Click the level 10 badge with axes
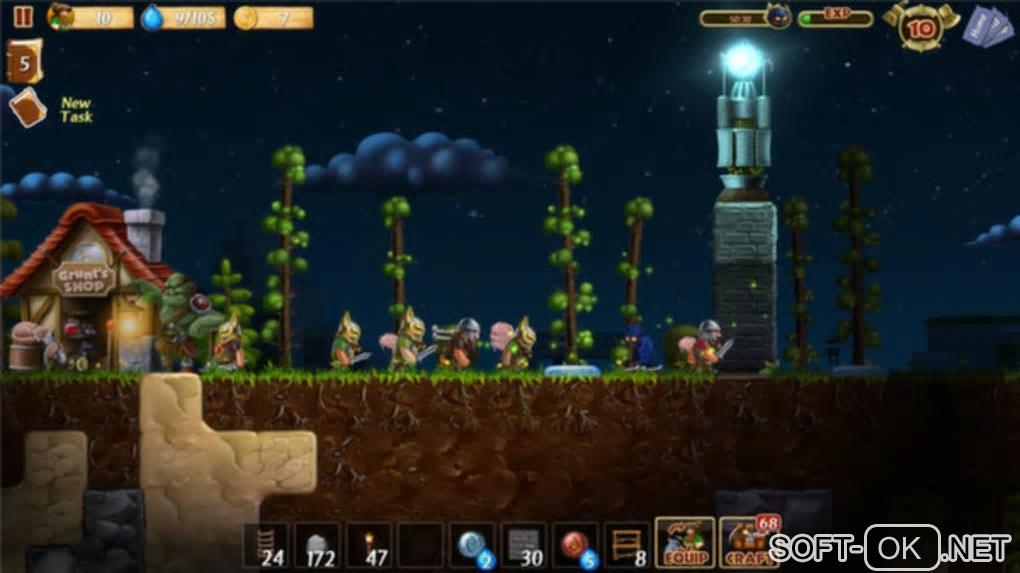Screen dimensions: 1020x573 [921, 27]
